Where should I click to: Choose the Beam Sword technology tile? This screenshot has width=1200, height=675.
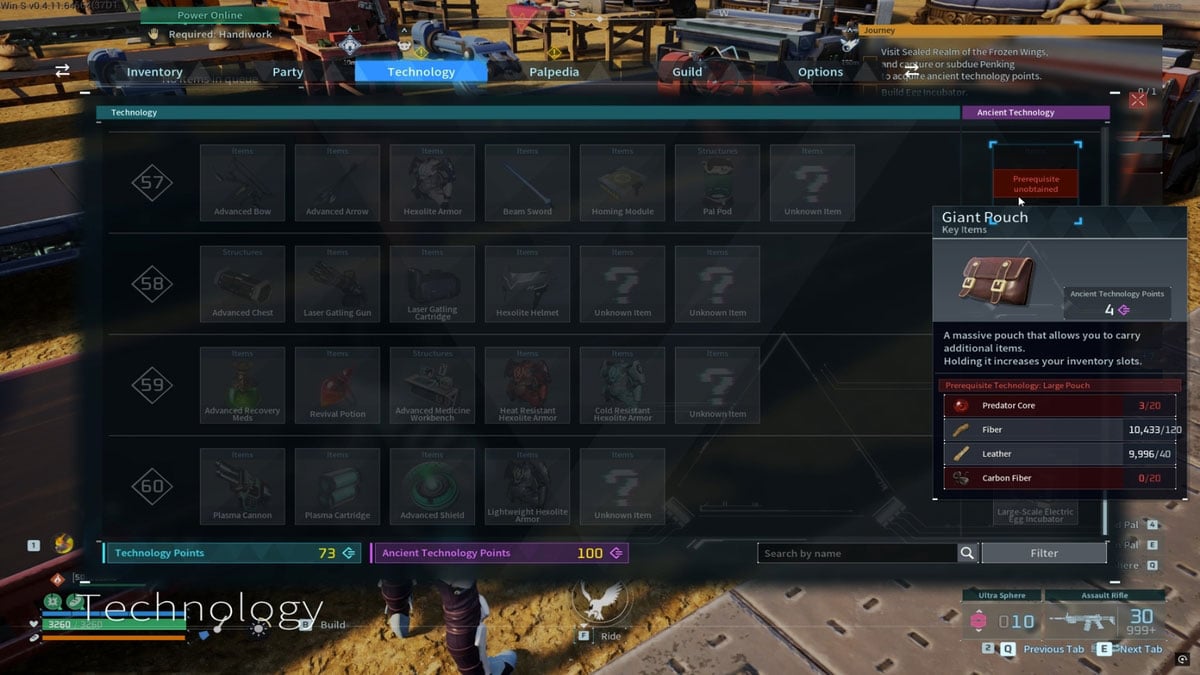point(527,183)
